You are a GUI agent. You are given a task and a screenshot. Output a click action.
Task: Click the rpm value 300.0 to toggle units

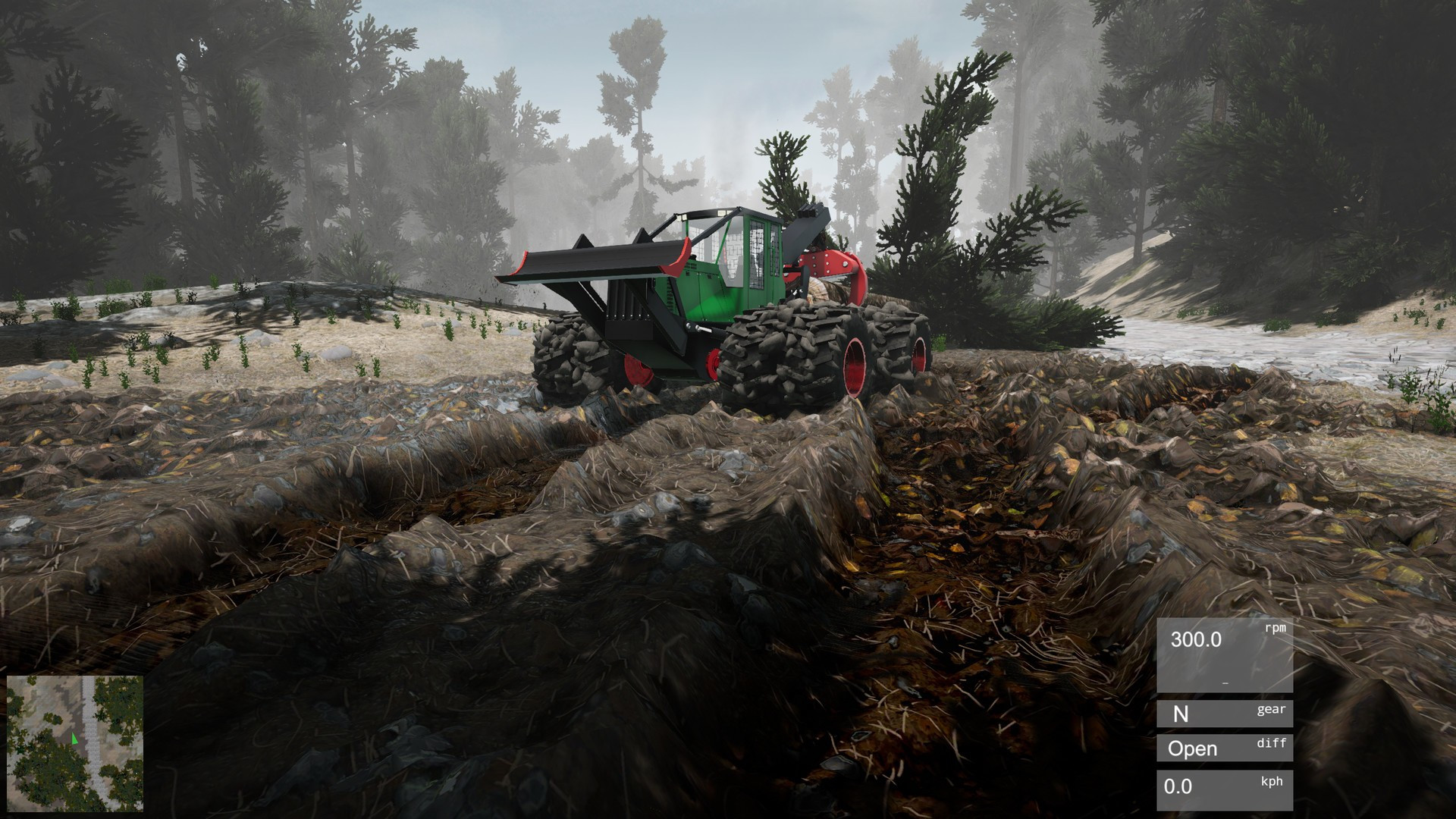[x=1197, y=639]
